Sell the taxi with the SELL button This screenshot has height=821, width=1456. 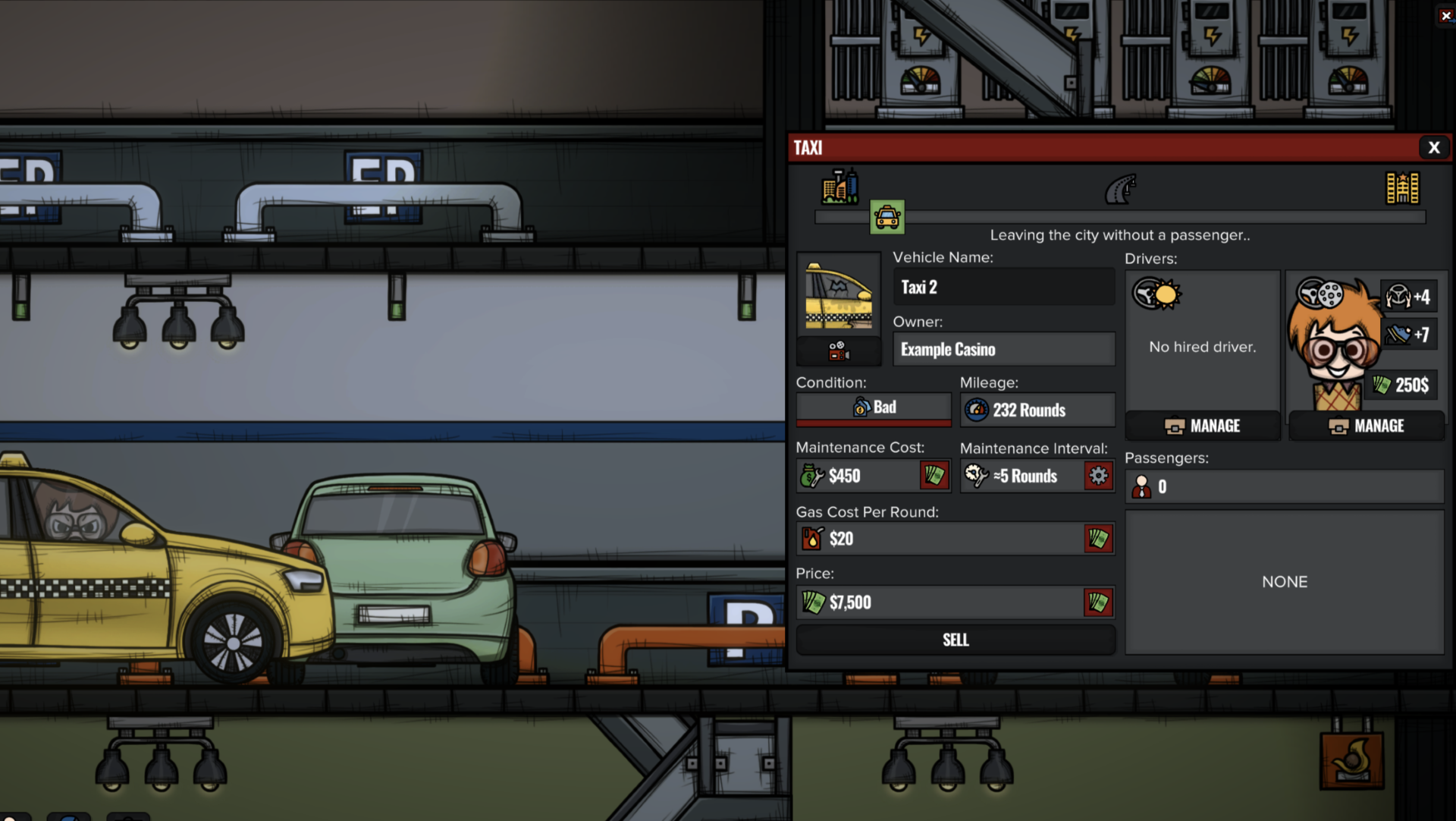coord(955,640)
